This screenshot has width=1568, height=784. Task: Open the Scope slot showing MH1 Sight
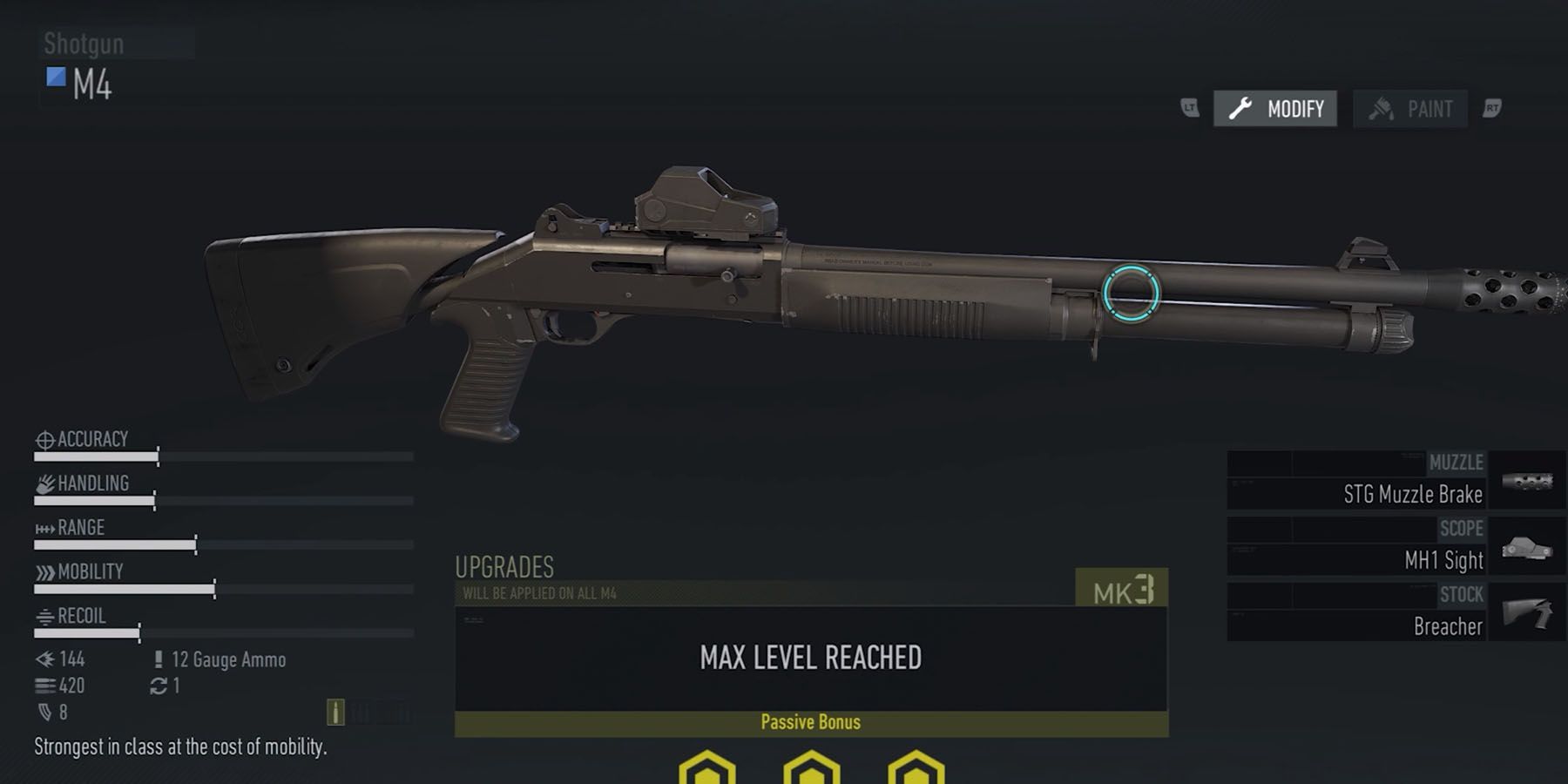tap(1394, 545)
